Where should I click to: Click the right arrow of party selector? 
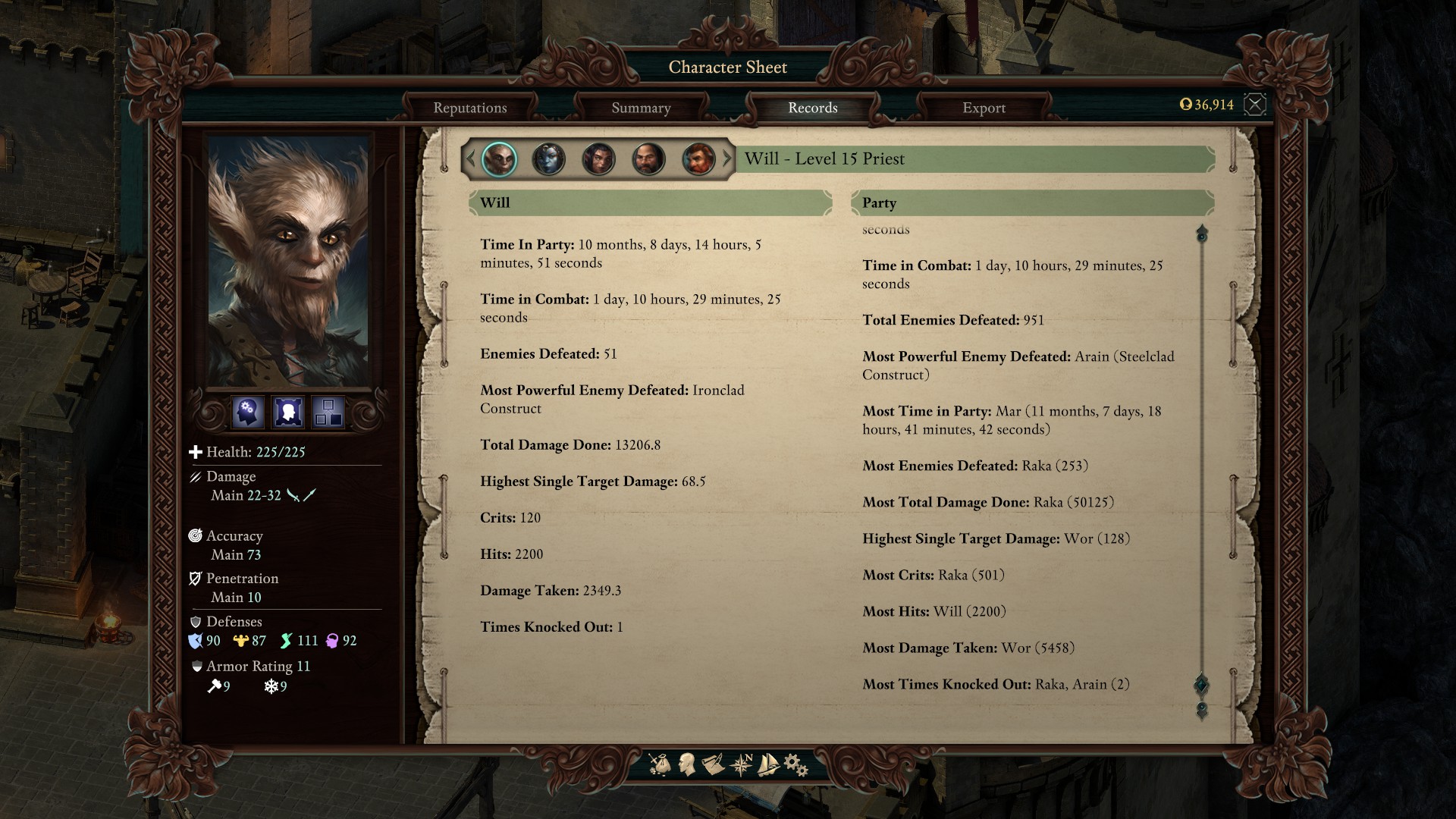[x=727, y=159]
